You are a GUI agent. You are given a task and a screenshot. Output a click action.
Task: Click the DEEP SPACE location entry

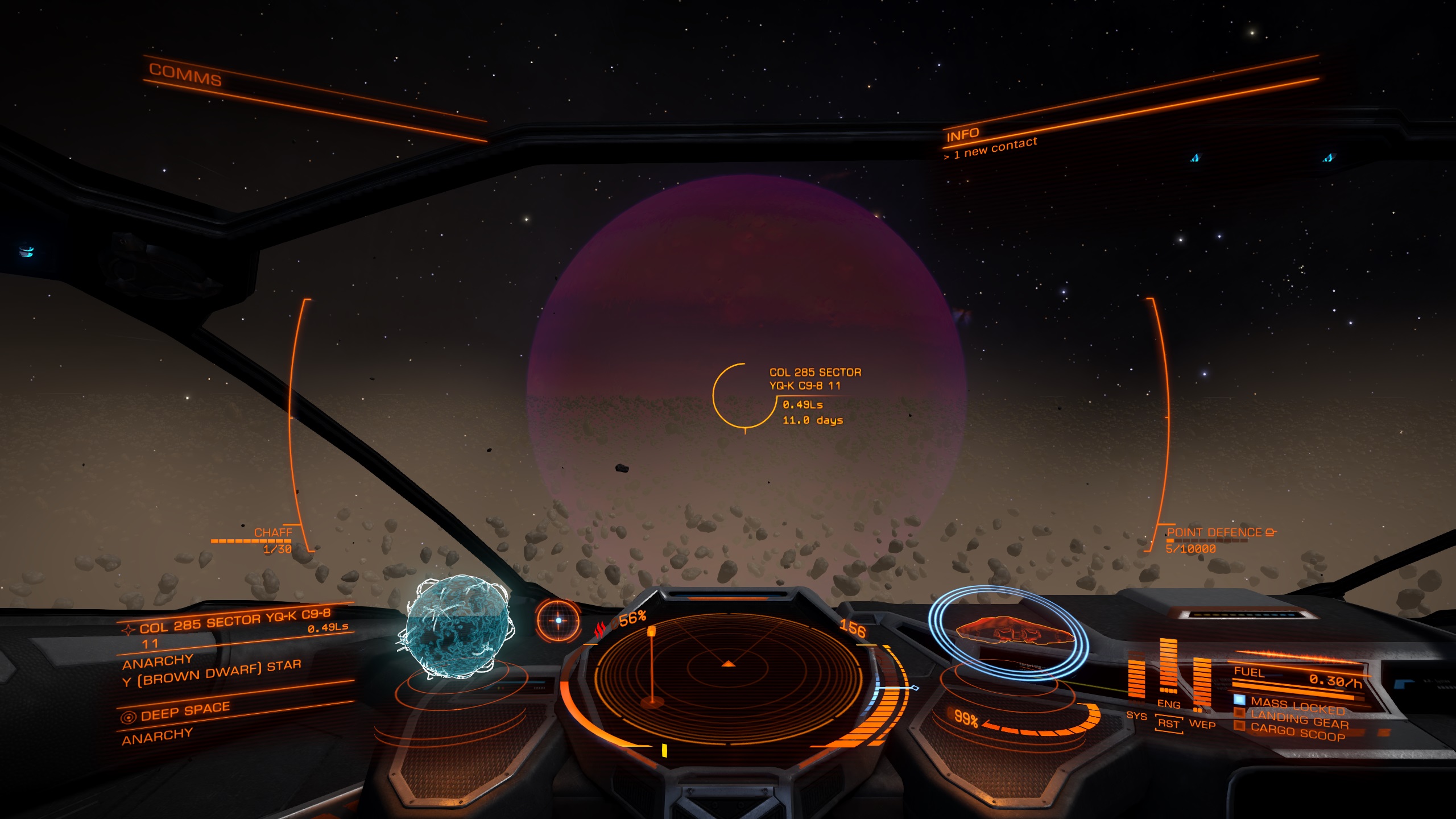pyautogui.click(x=185, y=712)
